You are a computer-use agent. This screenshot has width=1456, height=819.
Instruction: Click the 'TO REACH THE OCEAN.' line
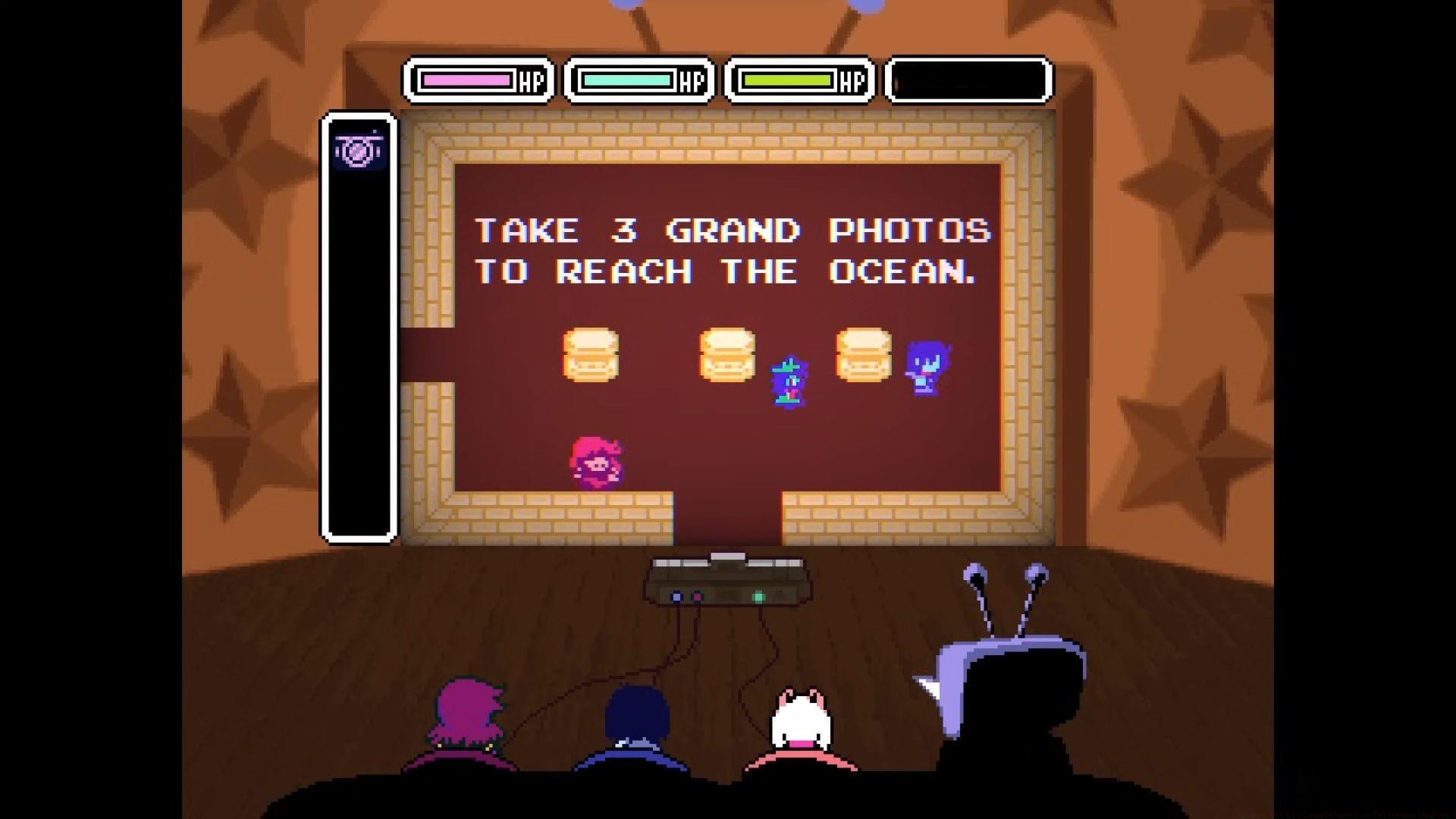(724, 271)
